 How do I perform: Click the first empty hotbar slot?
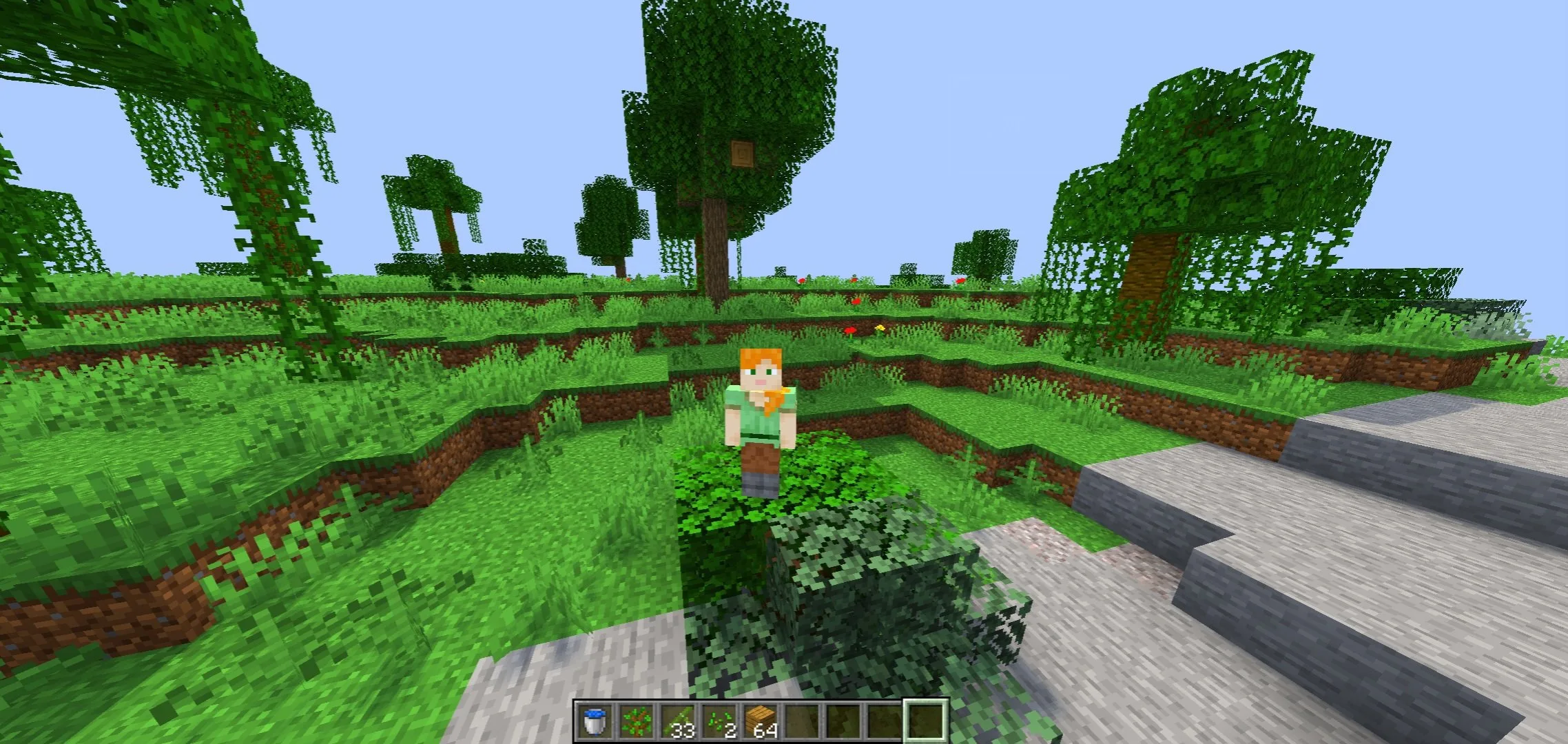(x=803, y=720)
